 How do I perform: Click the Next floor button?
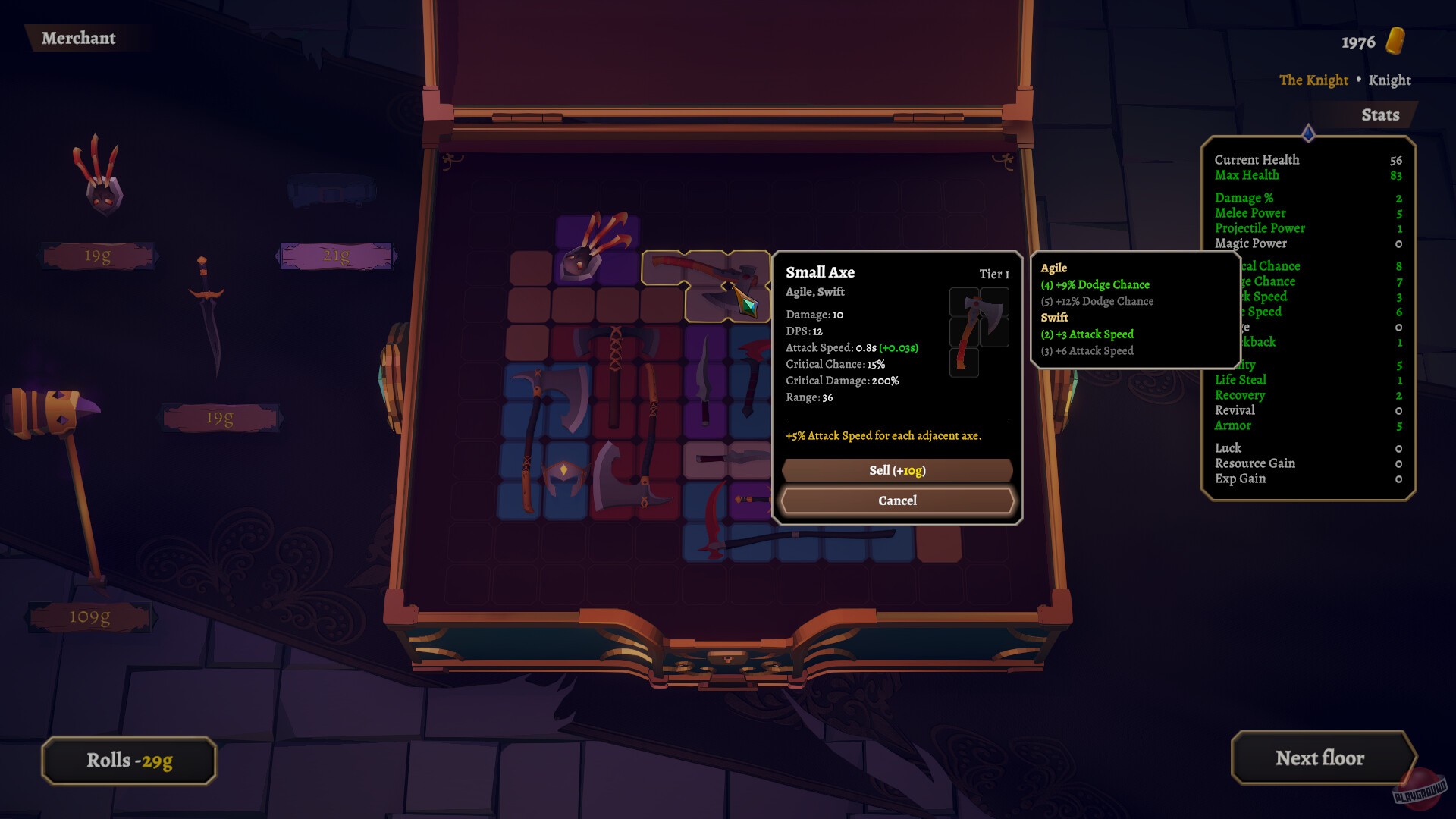[1322, 758]
